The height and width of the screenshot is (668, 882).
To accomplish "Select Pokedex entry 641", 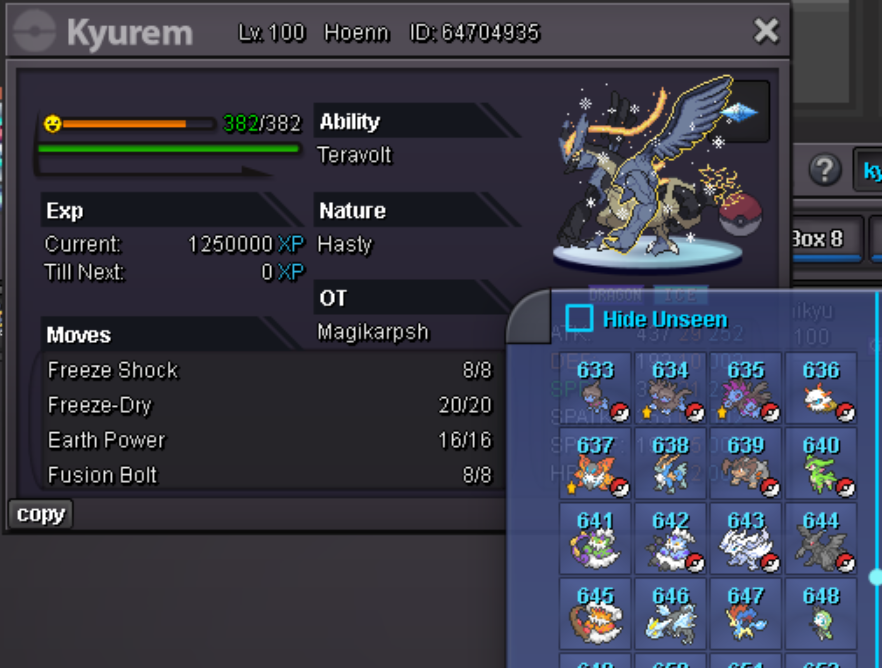I will coord(595,538).
